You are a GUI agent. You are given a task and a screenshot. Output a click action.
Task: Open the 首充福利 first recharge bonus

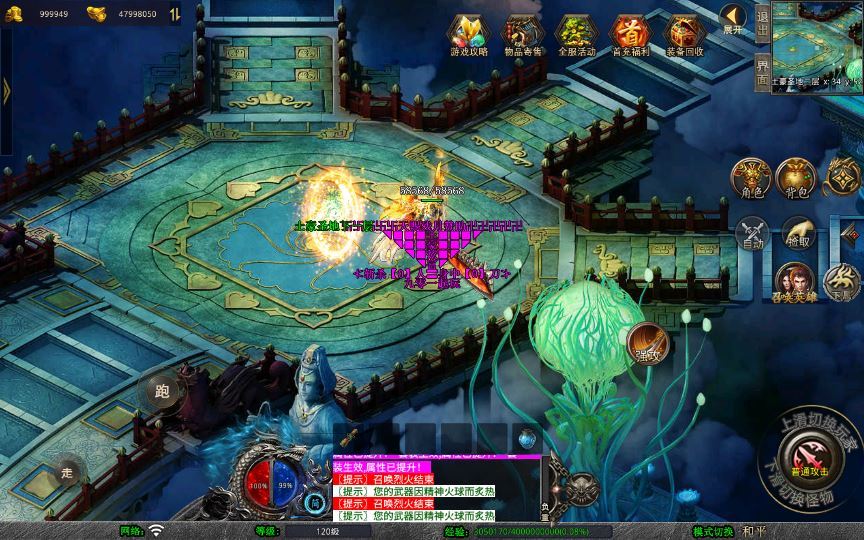629,33
